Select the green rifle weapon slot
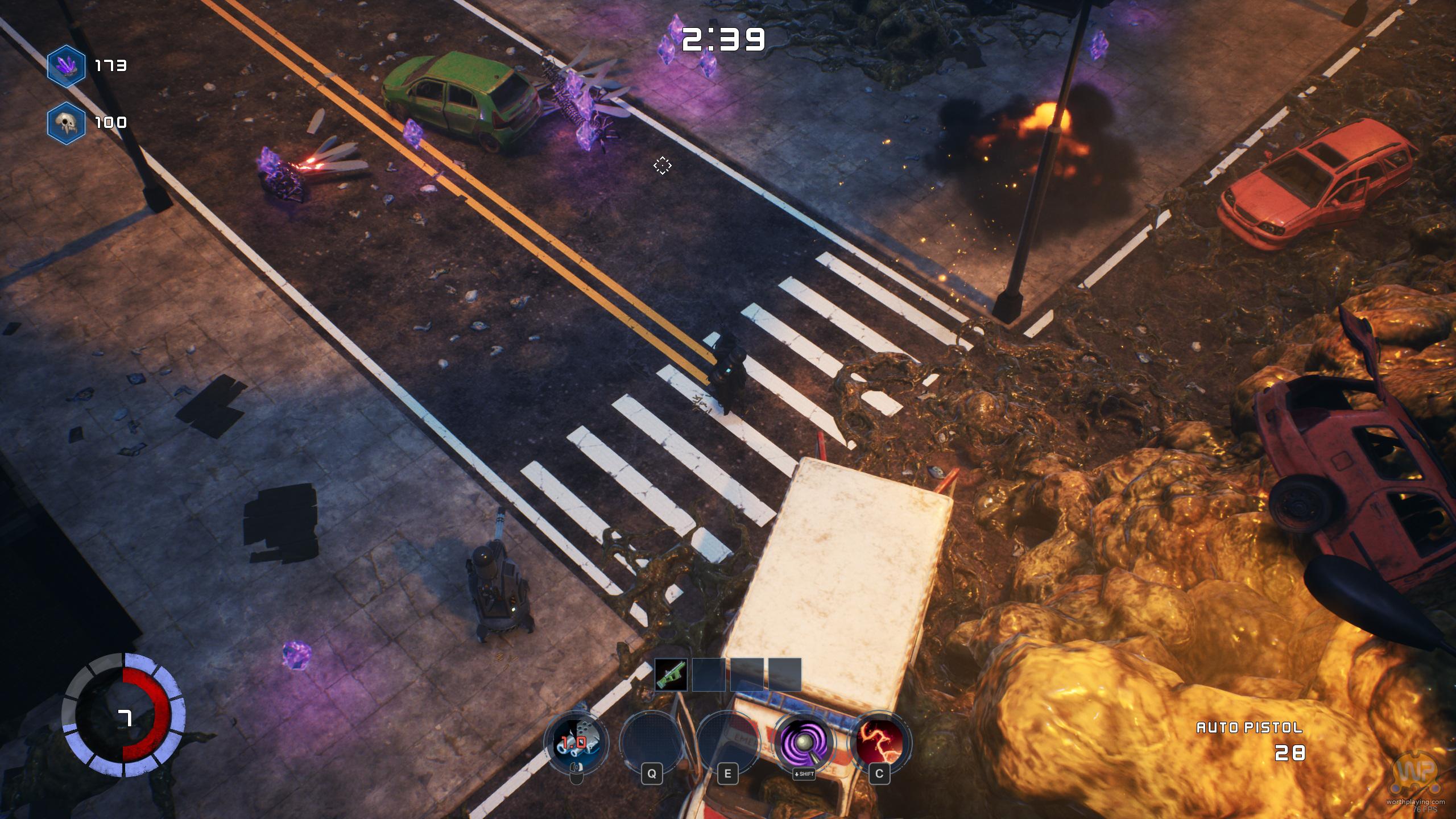 [671, 675]
